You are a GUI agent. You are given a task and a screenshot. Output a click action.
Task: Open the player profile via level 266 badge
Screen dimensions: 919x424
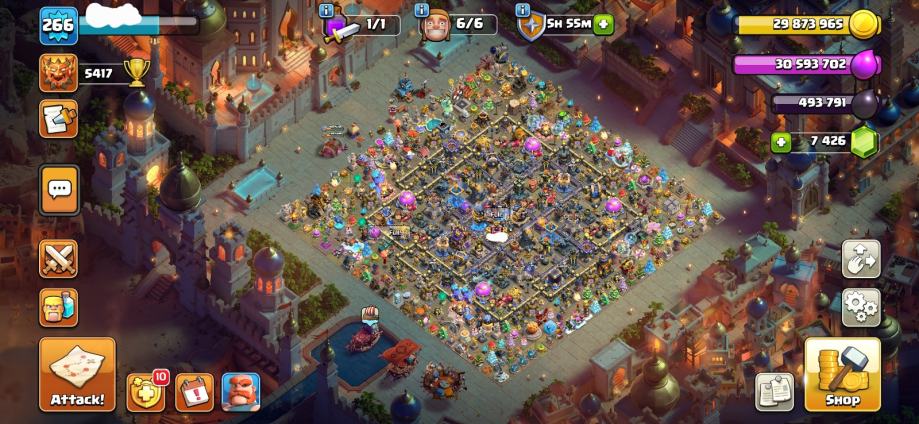point(58,25)
